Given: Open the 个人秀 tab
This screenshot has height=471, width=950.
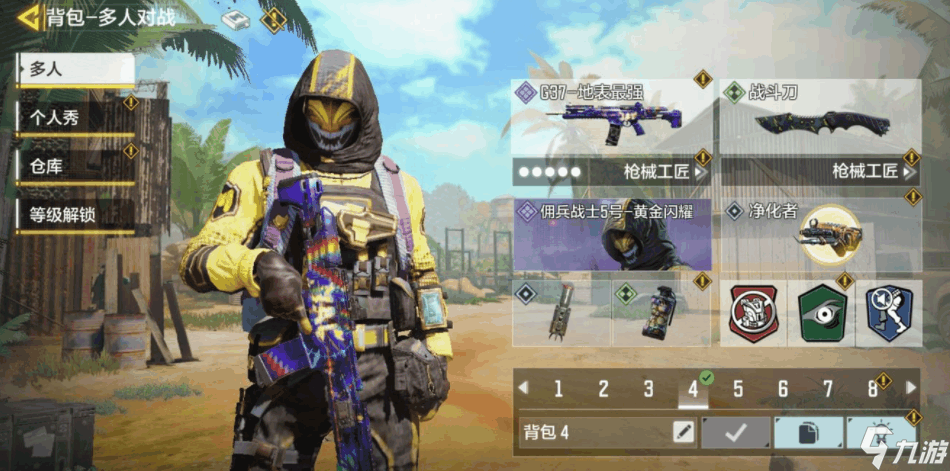Looking at the screenshot, I should (75, 118).
